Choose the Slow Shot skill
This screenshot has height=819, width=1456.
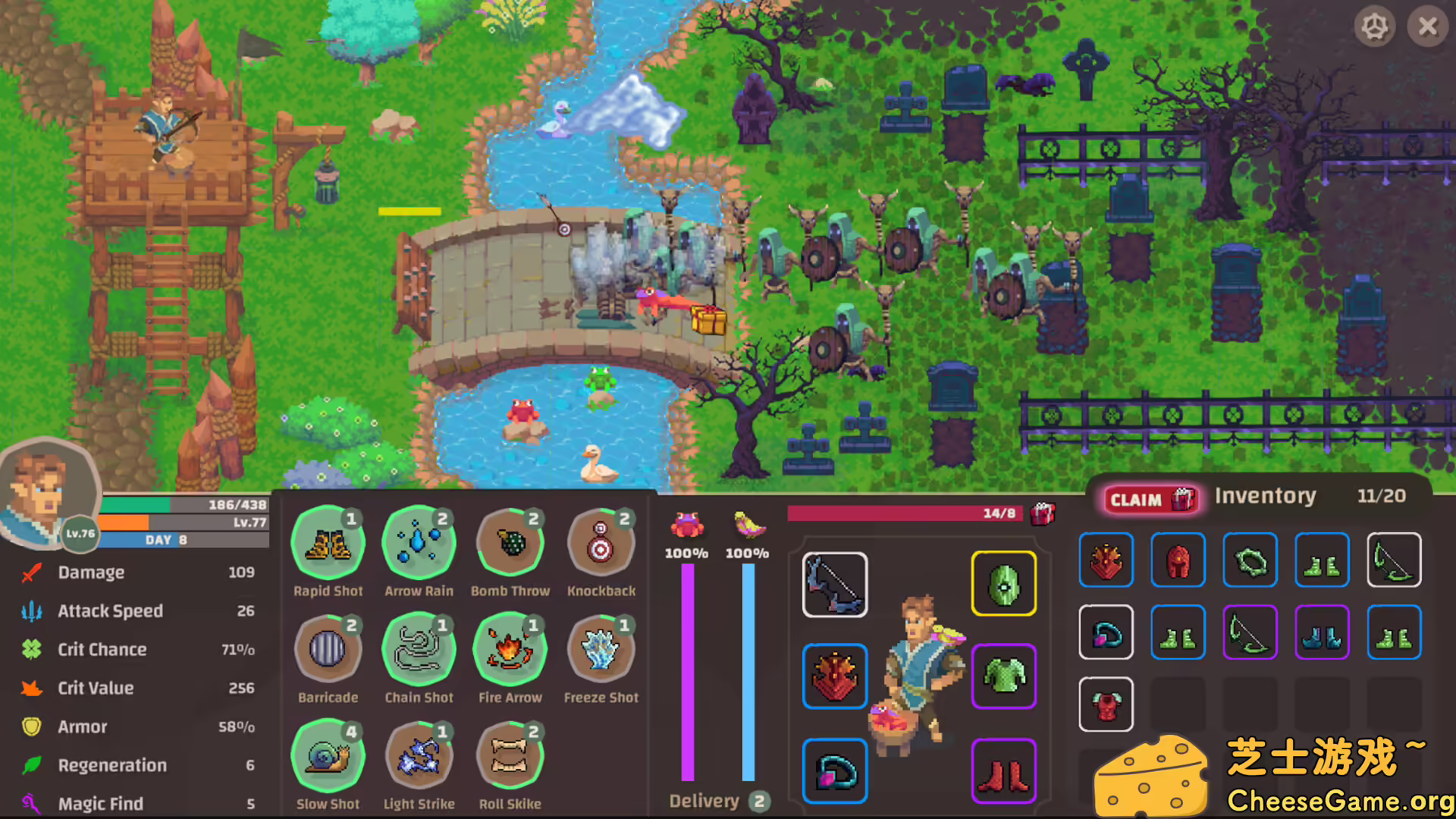pyautogui.click(x=328, y=755)
